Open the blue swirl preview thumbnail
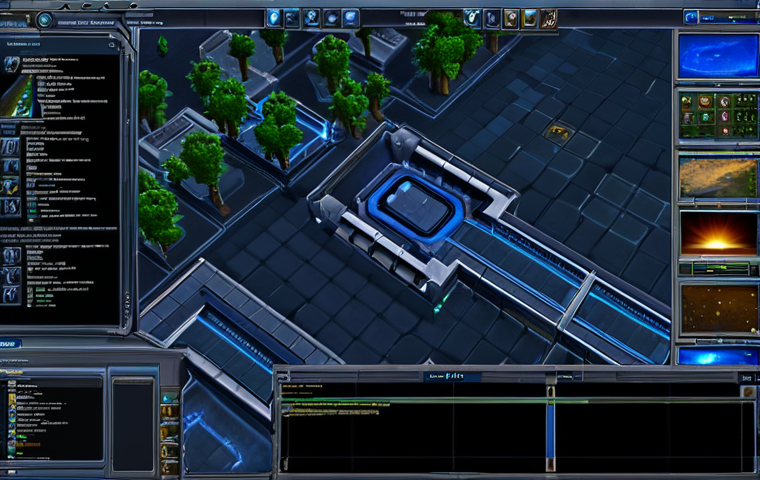 (x=718, y=55)
